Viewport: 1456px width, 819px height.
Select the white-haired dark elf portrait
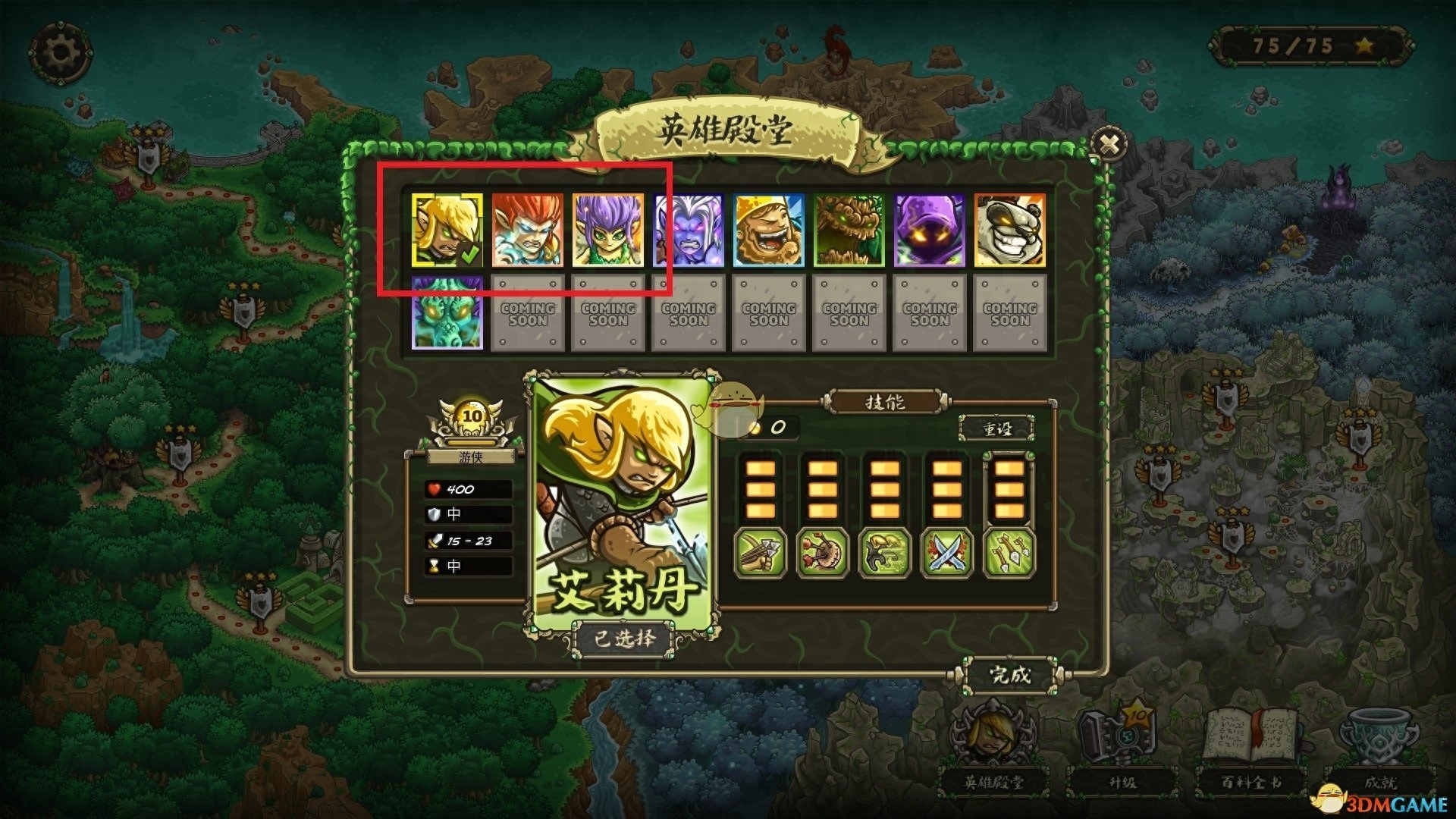point(689,230)
